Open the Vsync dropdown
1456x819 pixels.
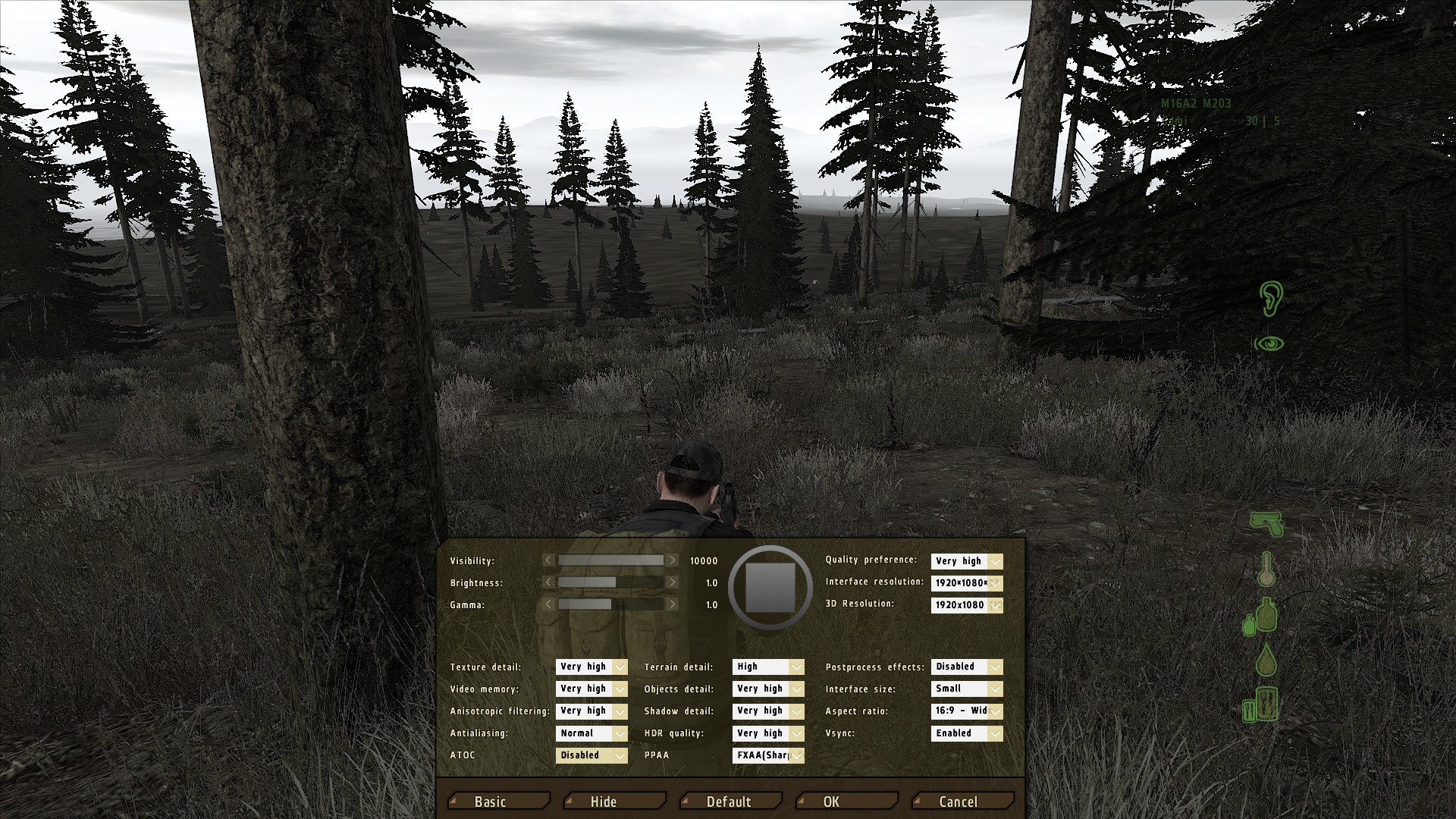pyautogui.click(x=967, y=733)
